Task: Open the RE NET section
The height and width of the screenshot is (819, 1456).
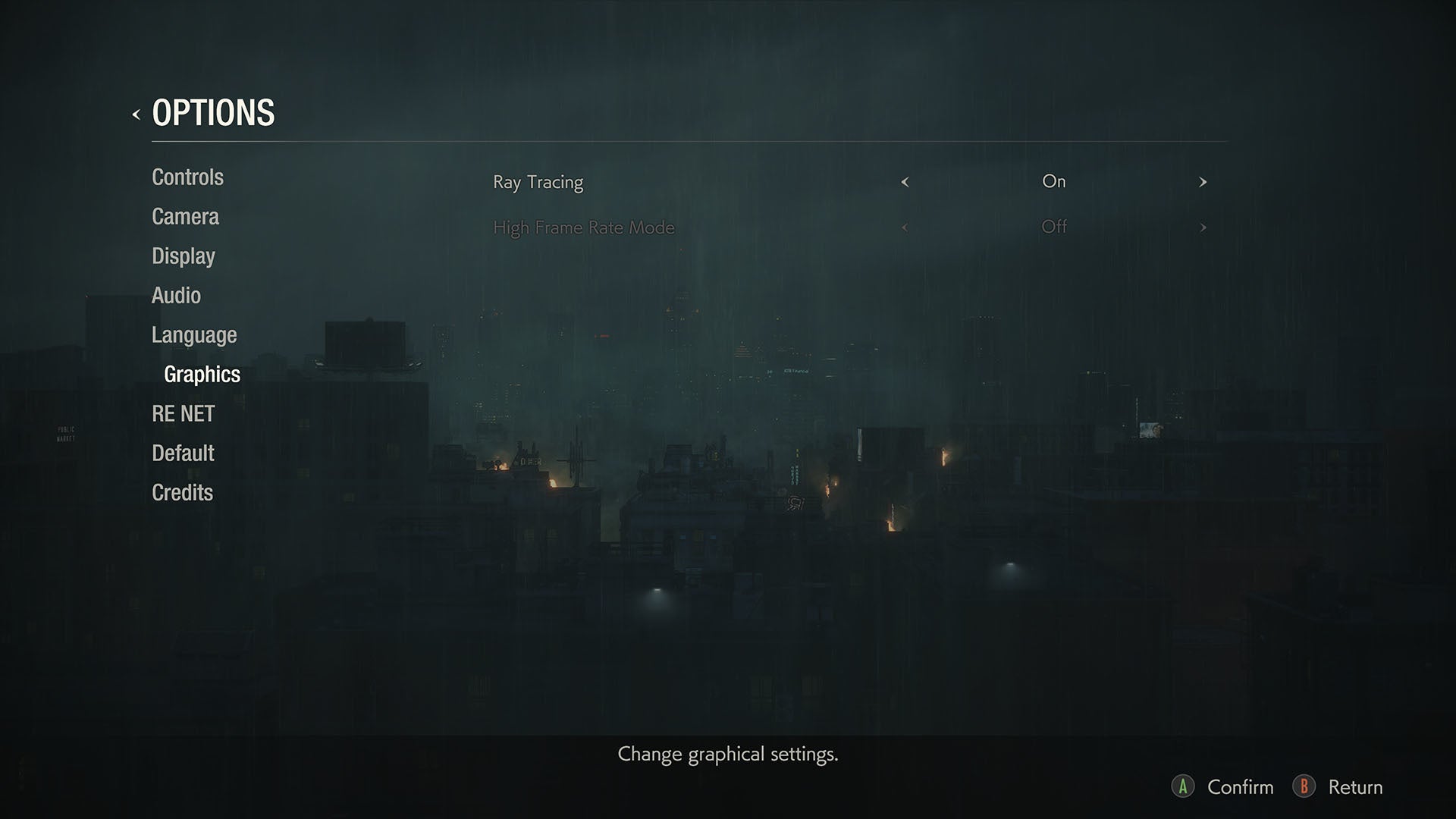Action: pos(182,413)
